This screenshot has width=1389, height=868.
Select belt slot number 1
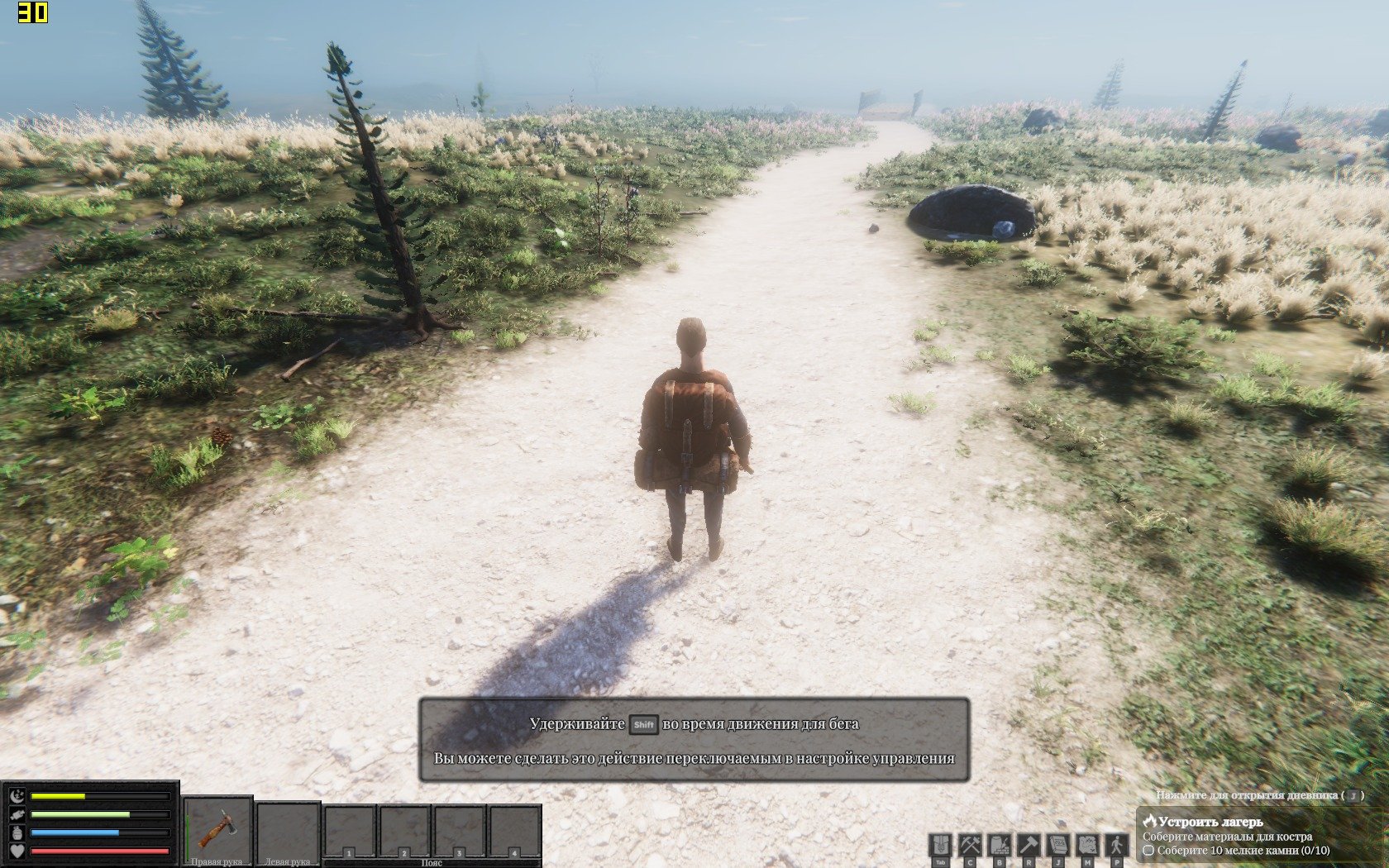349,832
